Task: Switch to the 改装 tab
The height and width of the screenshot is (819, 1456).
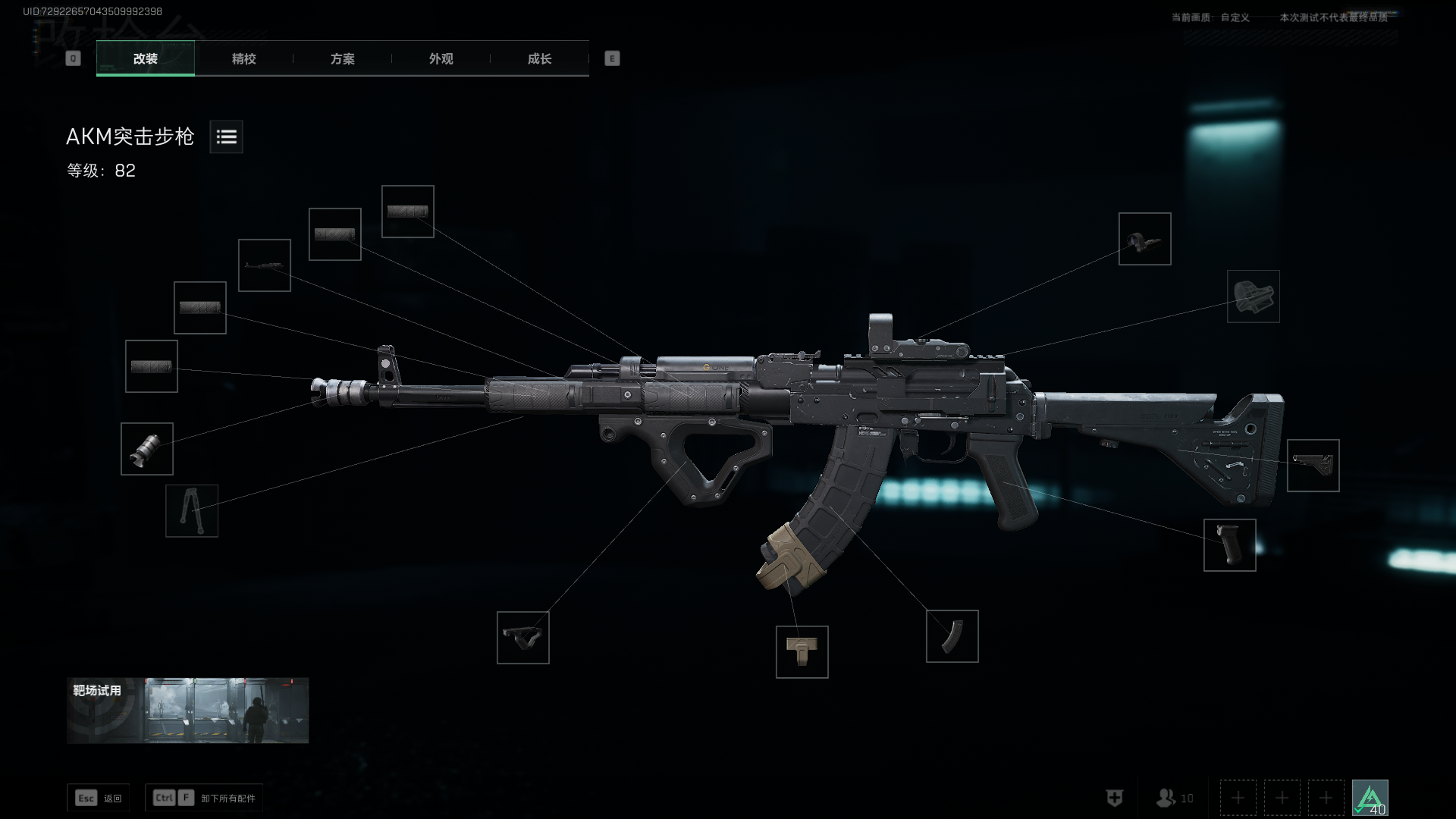Action: coord(146,58)
